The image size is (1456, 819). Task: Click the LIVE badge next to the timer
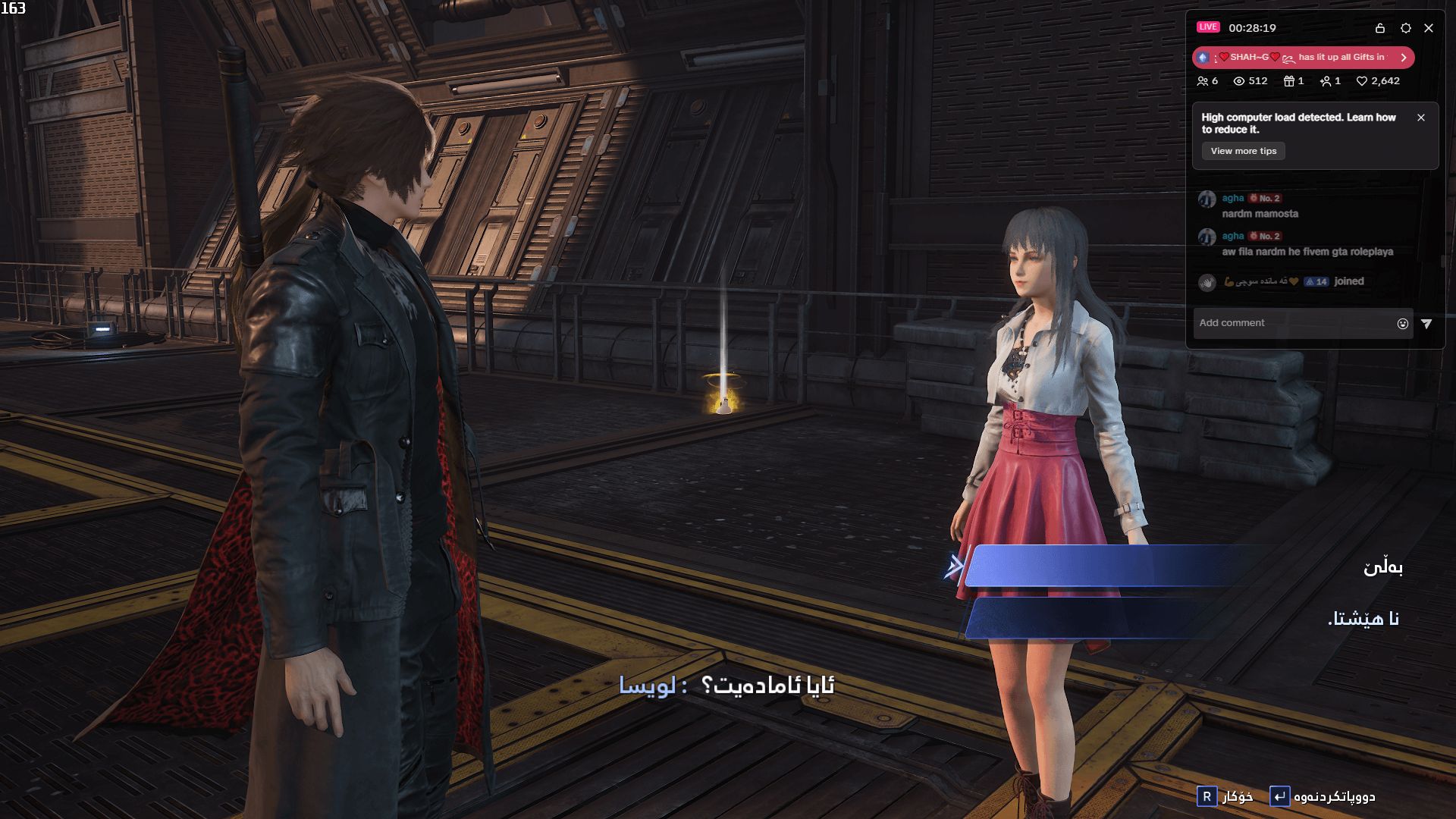coord(1207,27)
